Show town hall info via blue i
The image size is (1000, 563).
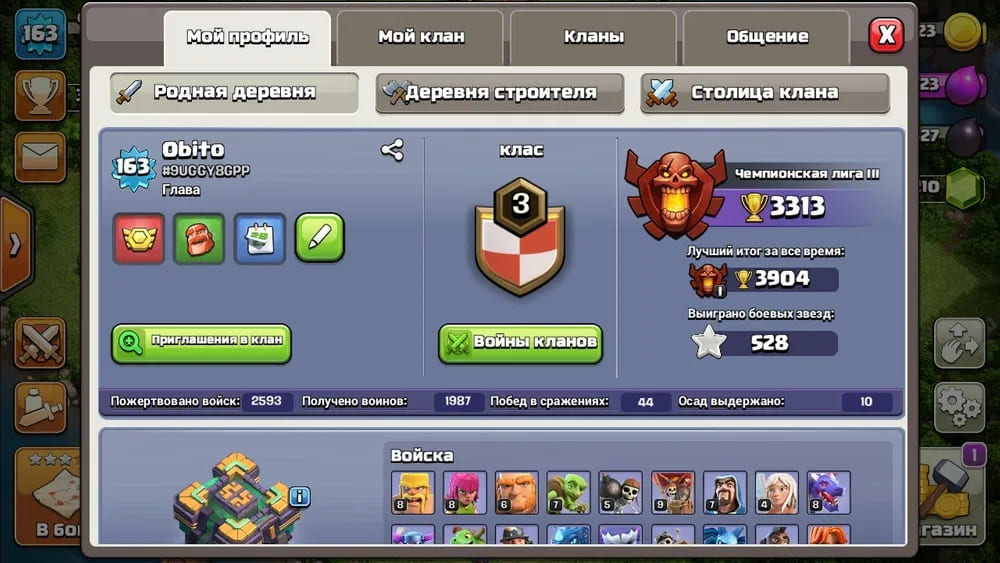[299, 496]
